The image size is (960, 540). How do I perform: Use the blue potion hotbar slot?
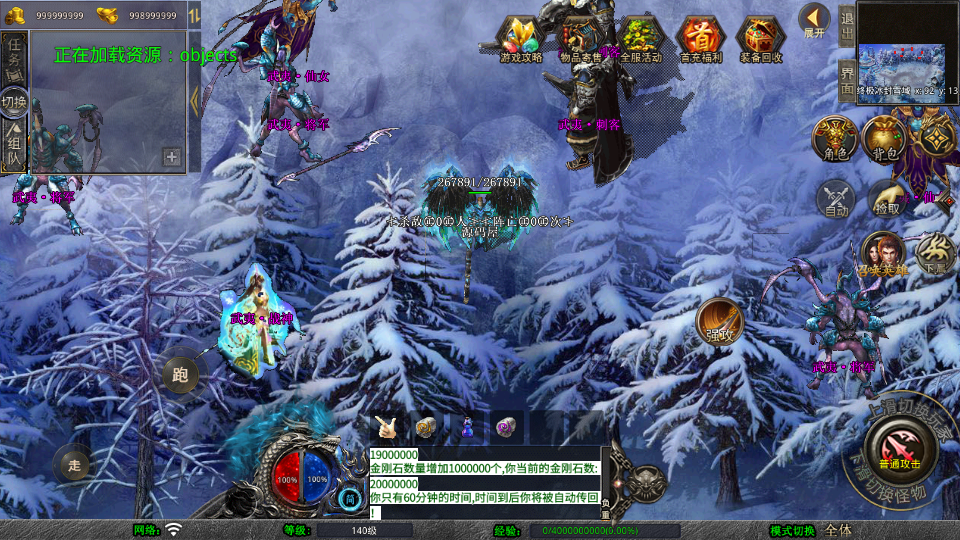click(x=465, y=428)
